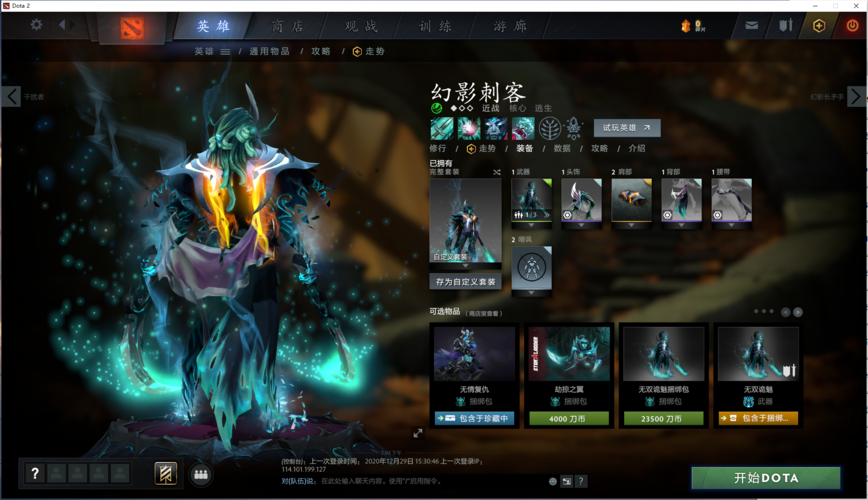Switch to the 观战 (Watch) tab
Screen dimensions: 868x500
pyautogui.click(x=361, y=26)
